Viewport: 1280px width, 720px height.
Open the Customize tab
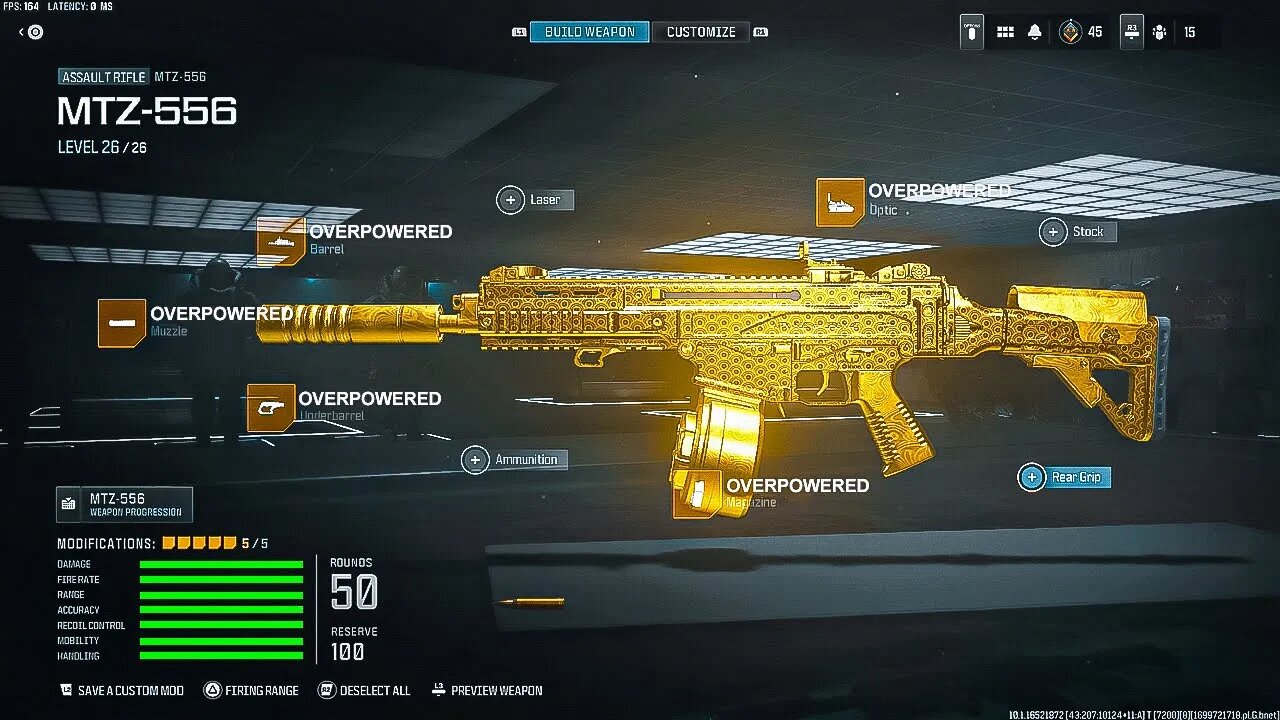pos(701,32)
